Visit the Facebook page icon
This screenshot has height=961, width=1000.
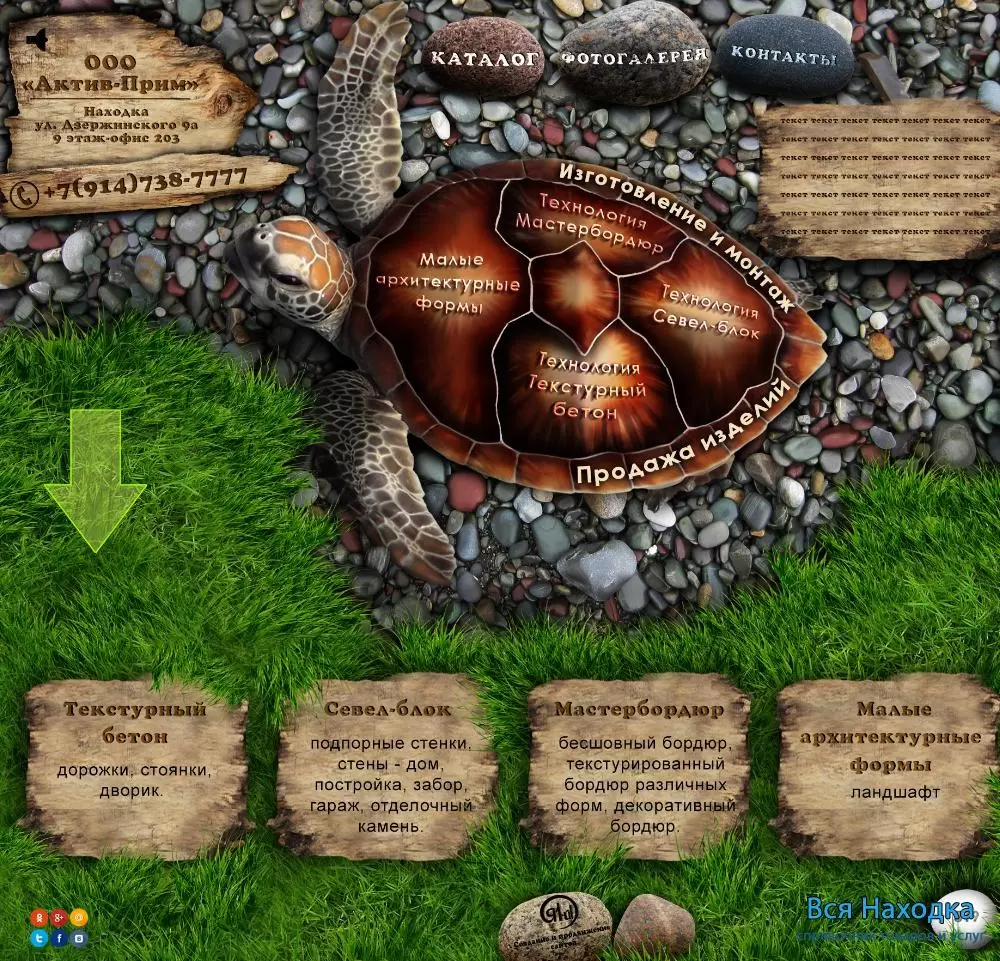pyautogui.click(x=60, y=938)
